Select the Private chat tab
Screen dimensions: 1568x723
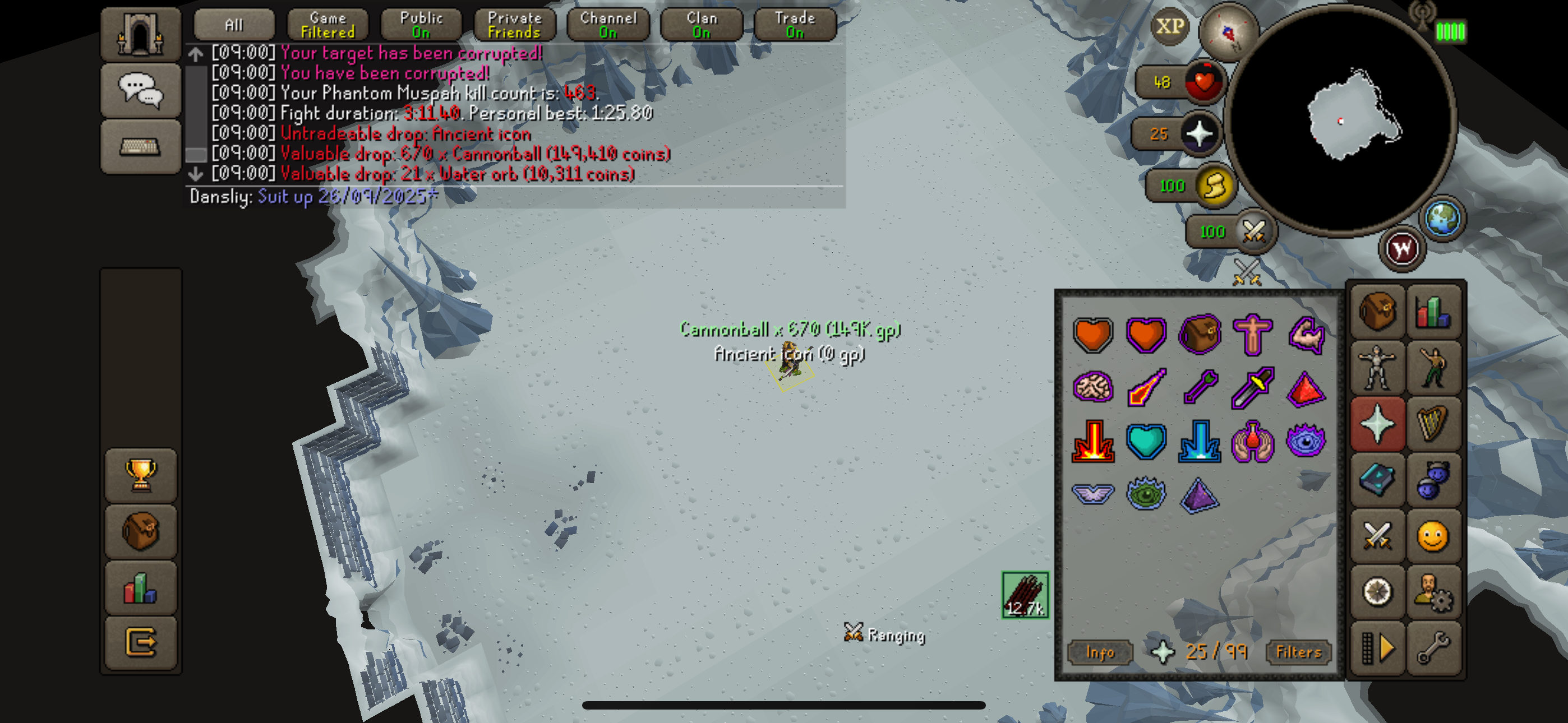[514, 25]
